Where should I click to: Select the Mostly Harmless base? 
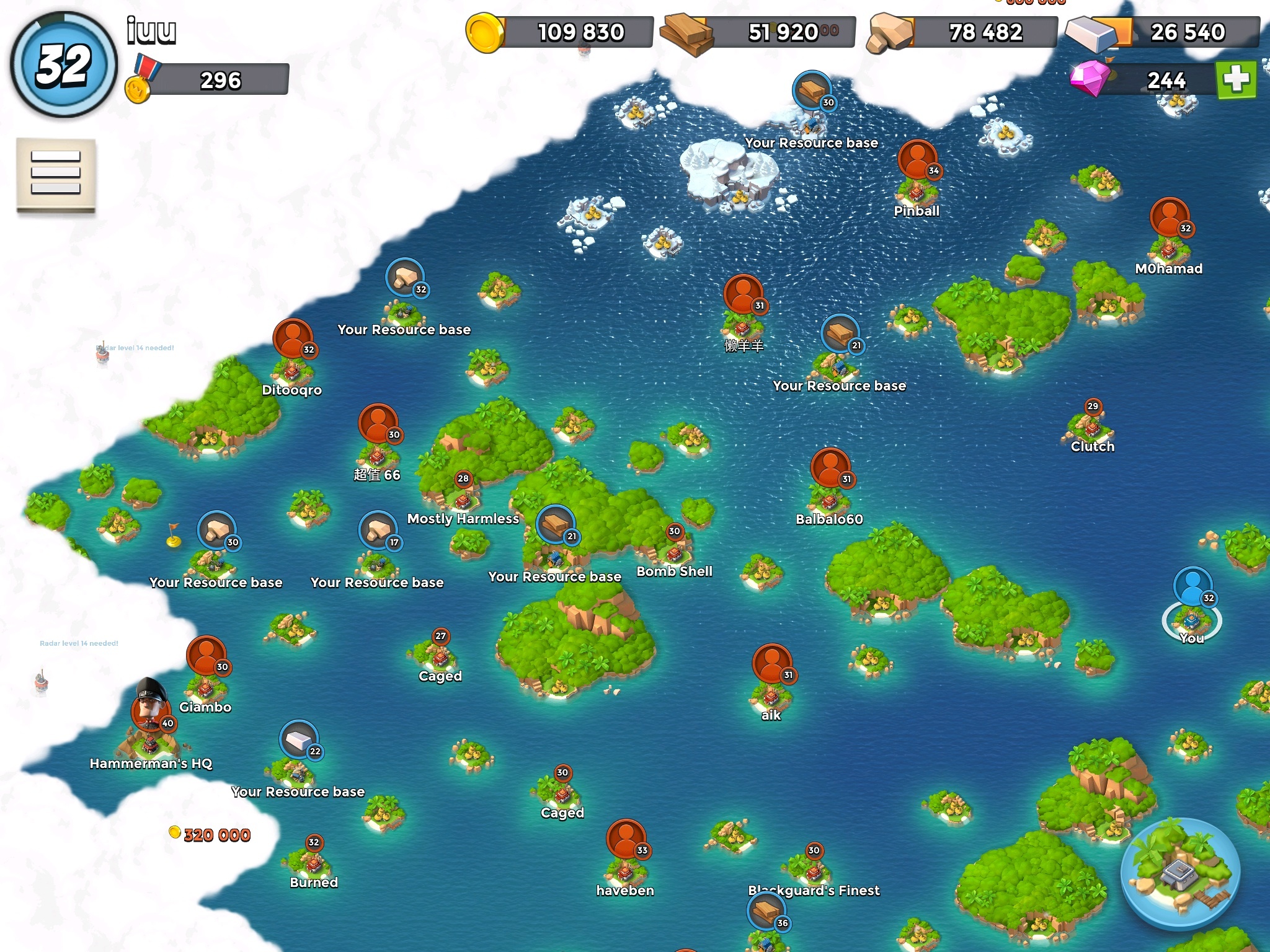(463, 496)
